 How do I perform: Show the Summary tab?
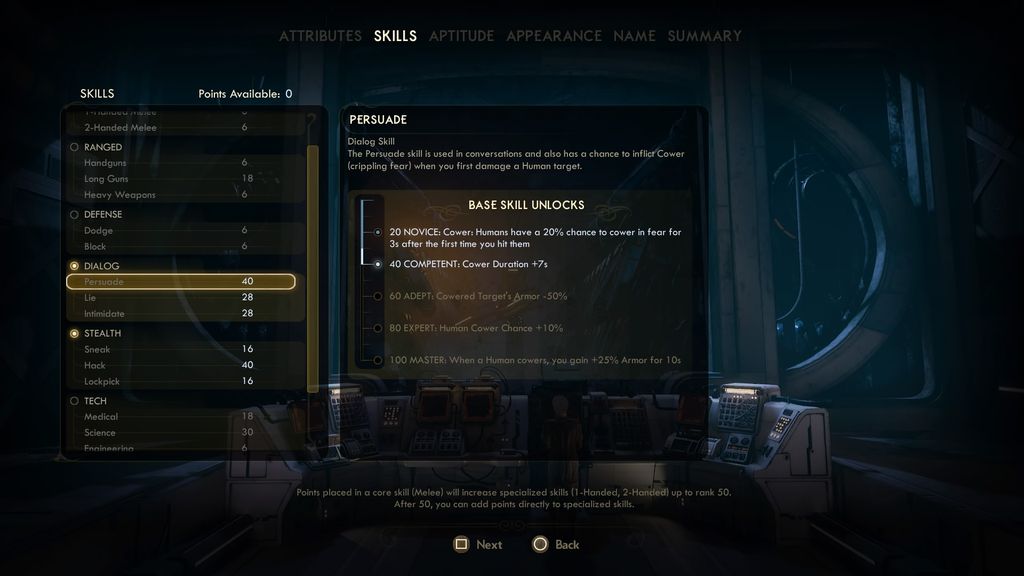pos(704,36)
